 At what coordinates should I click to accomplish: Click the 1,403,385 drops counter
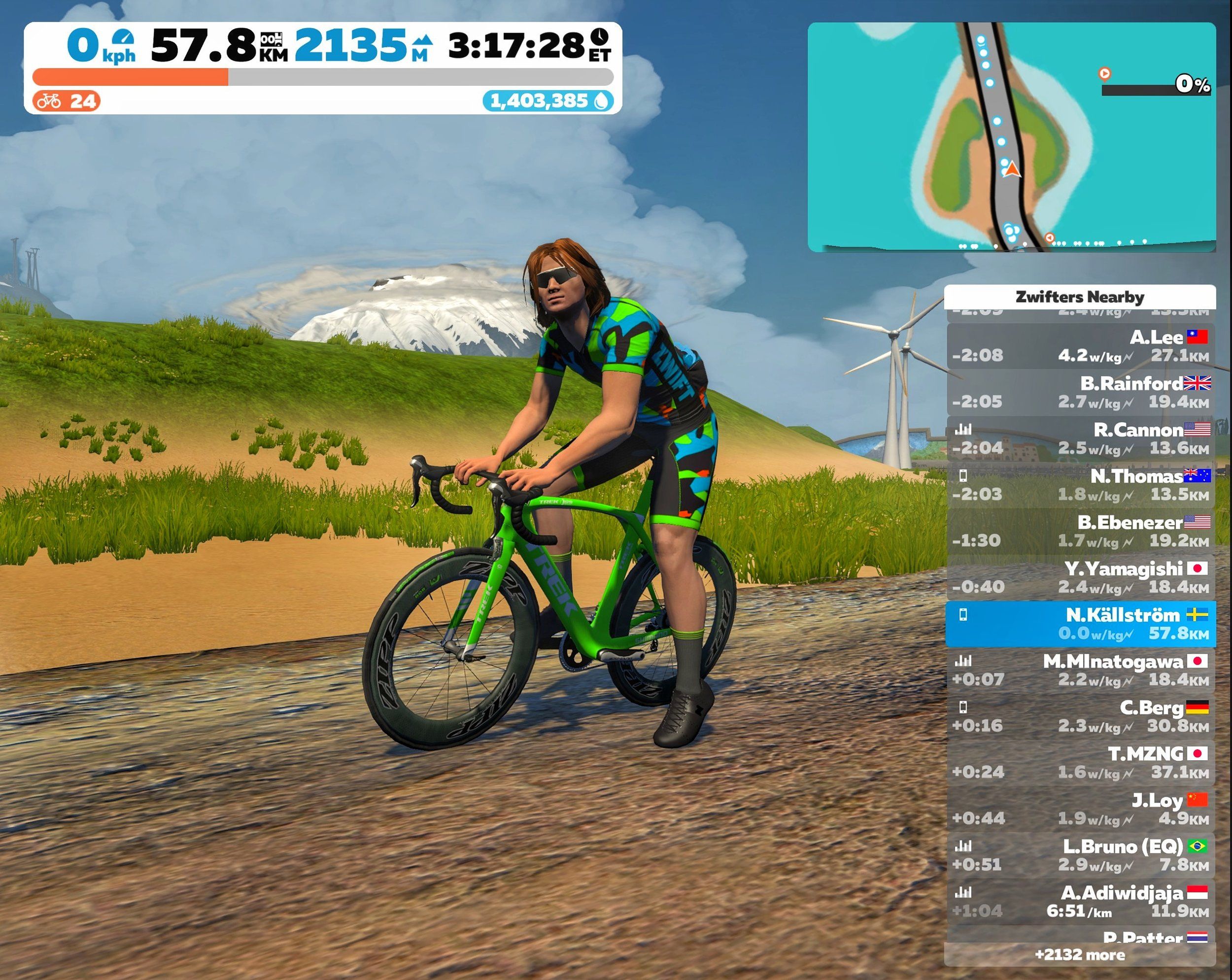pyautogui.click(x=548, y=101)
